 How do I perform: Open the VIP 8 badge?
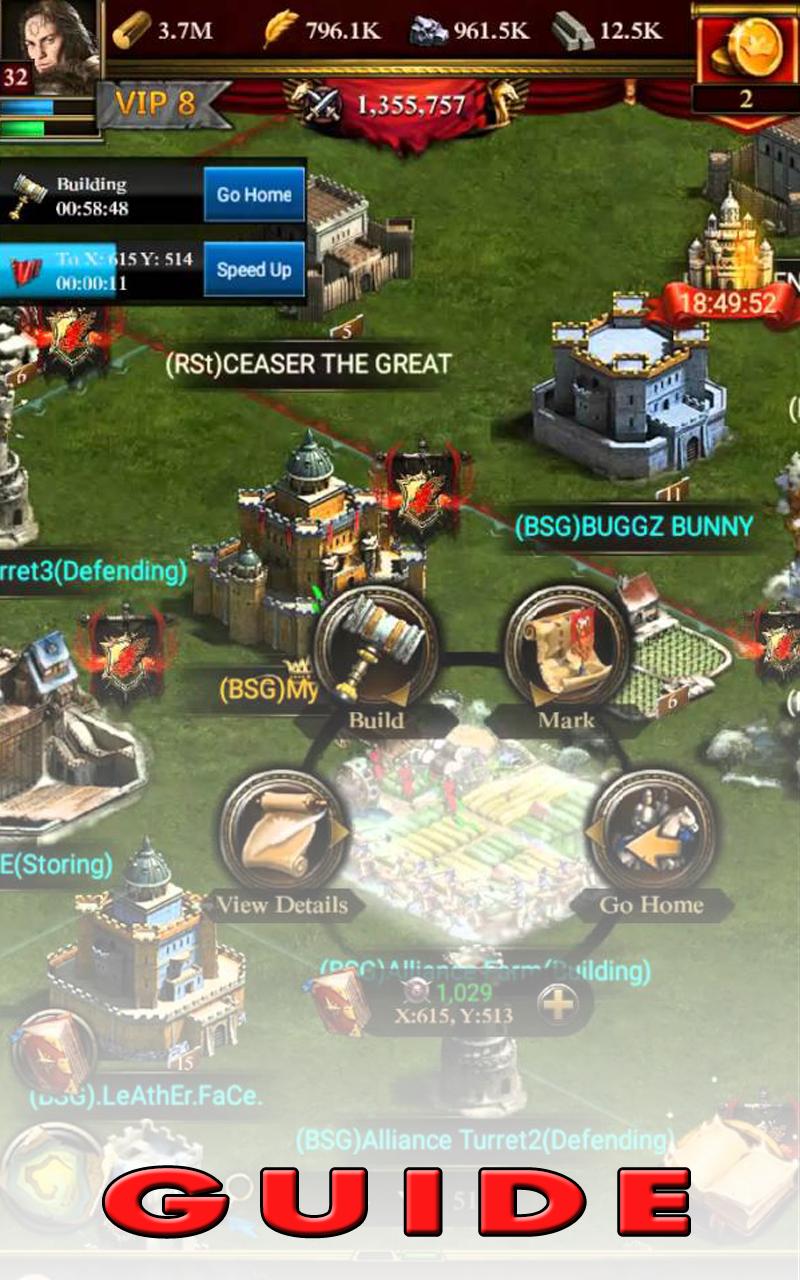coord(155,103)
